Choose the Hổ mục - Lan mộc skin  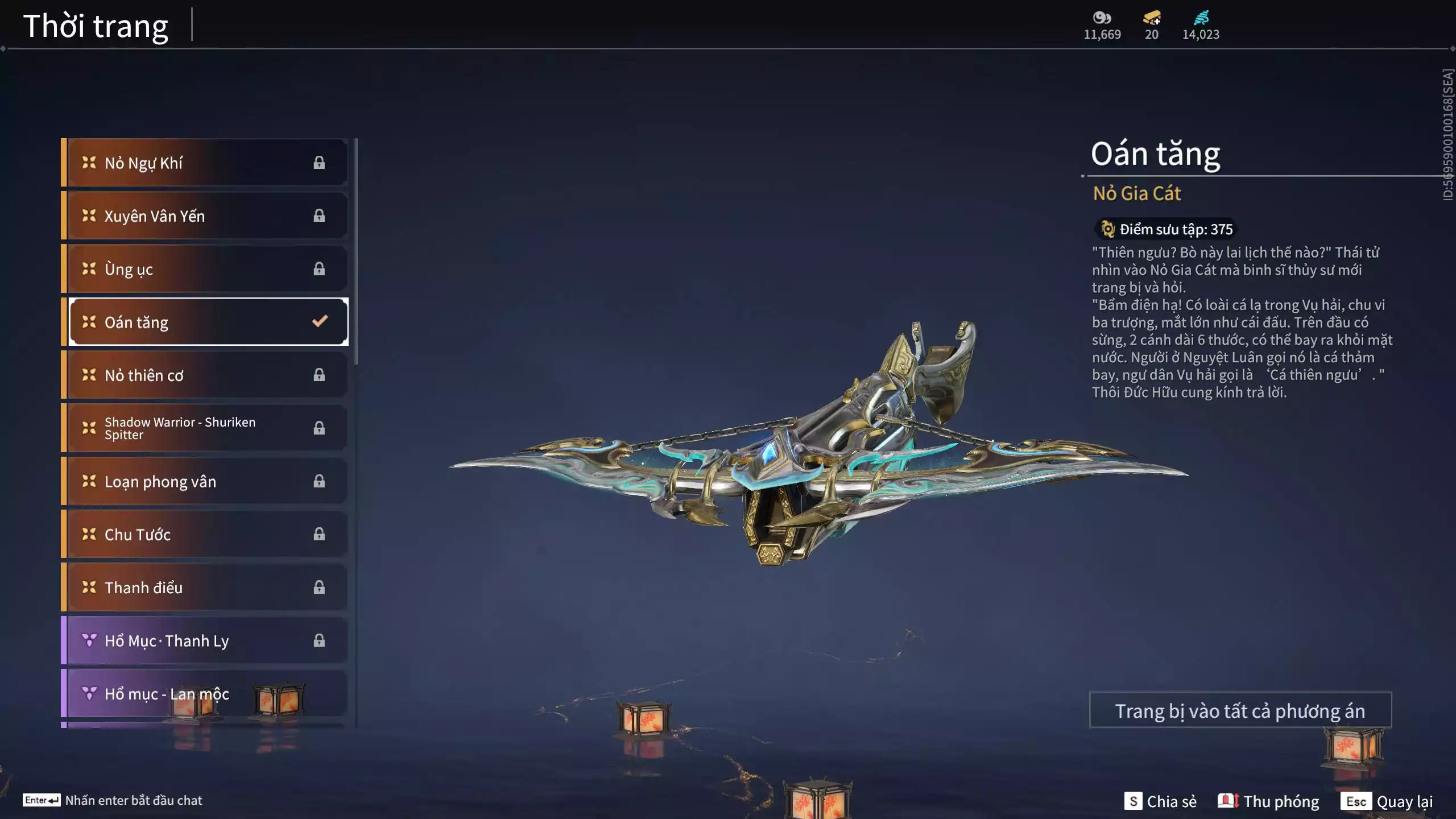click(x=205, y=693)
